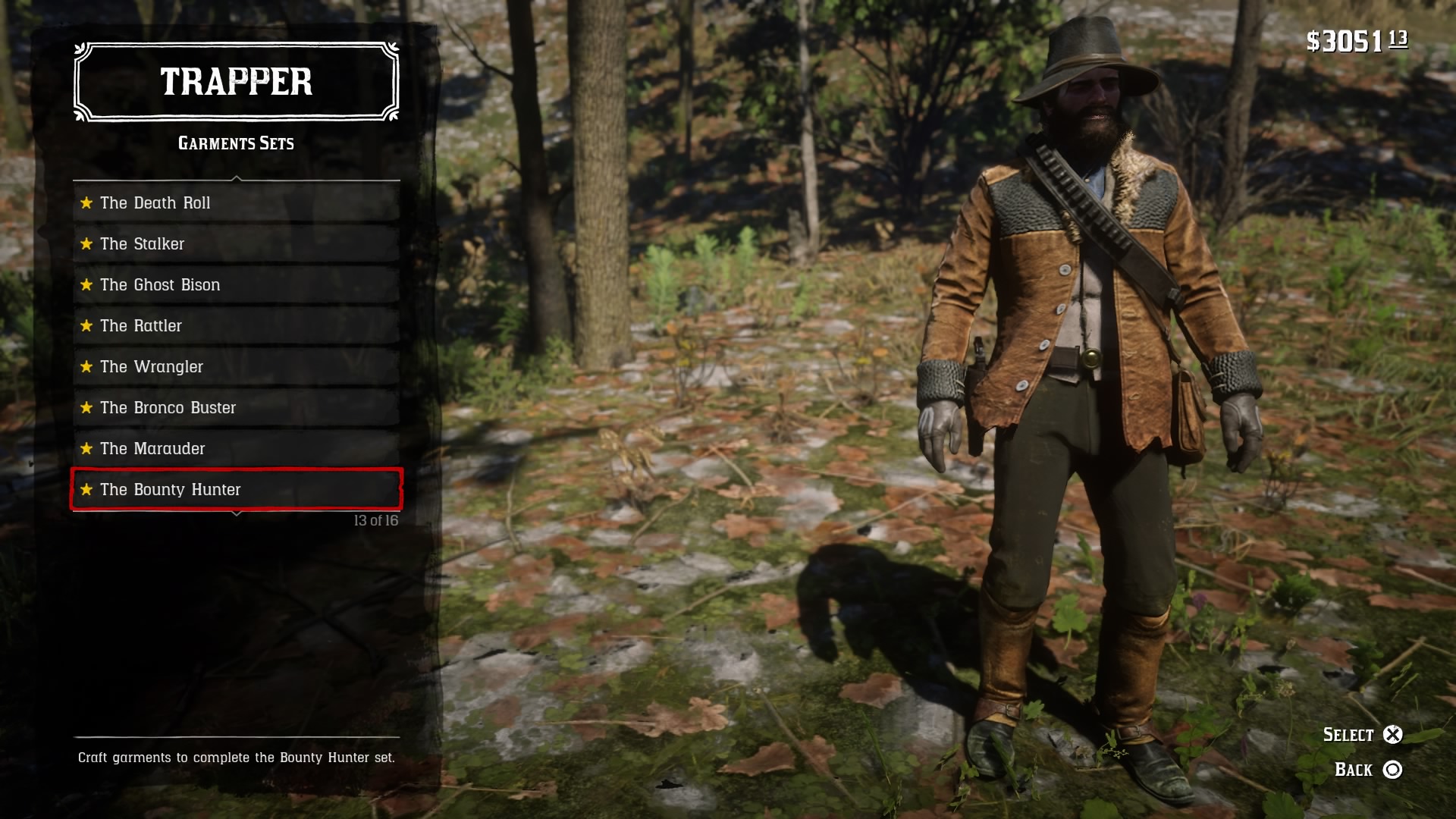
Task: Choose The Stalker outfit entry
Action: pos(236,244)
